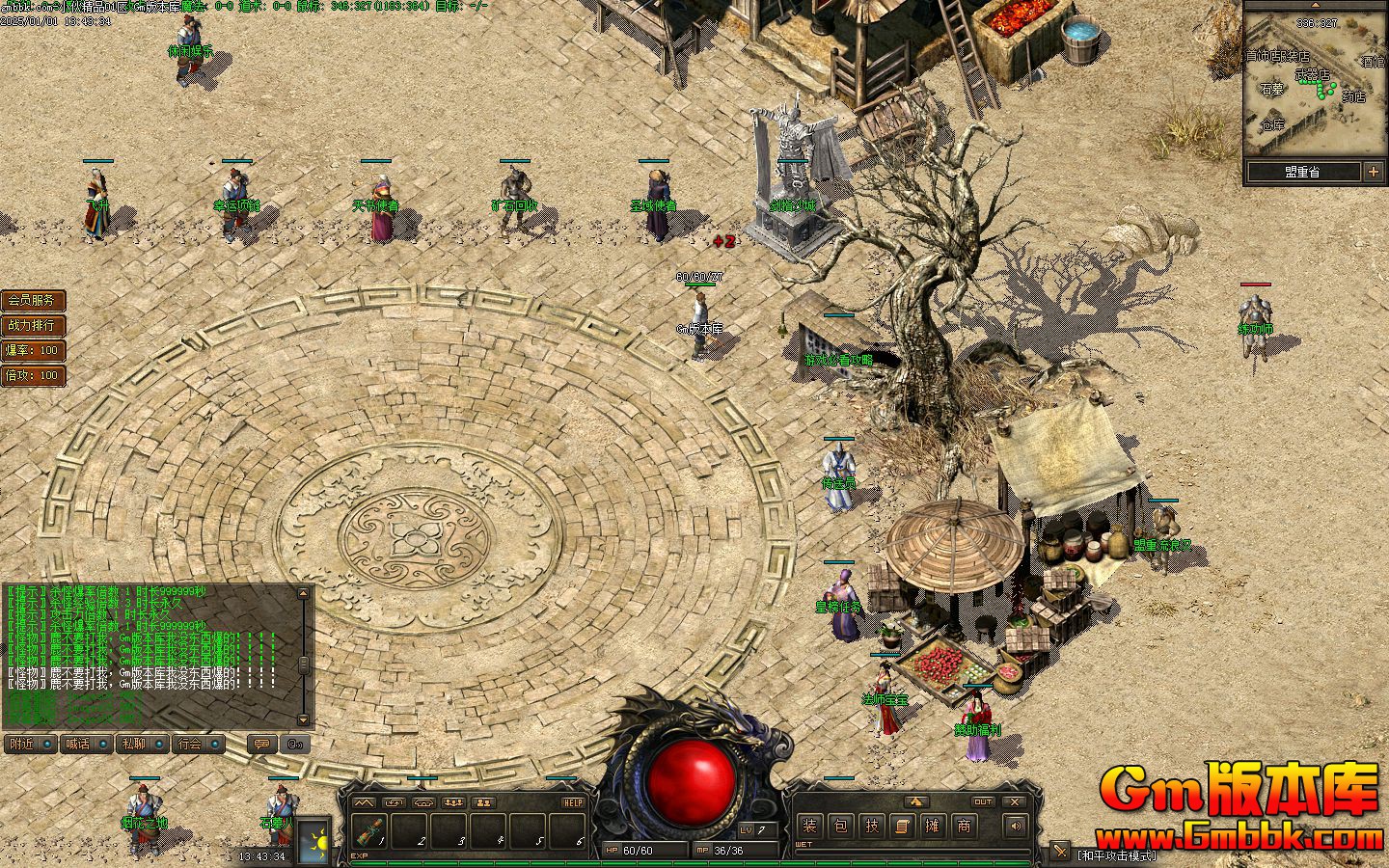Open the HELP panel

[x=573, y=802]
